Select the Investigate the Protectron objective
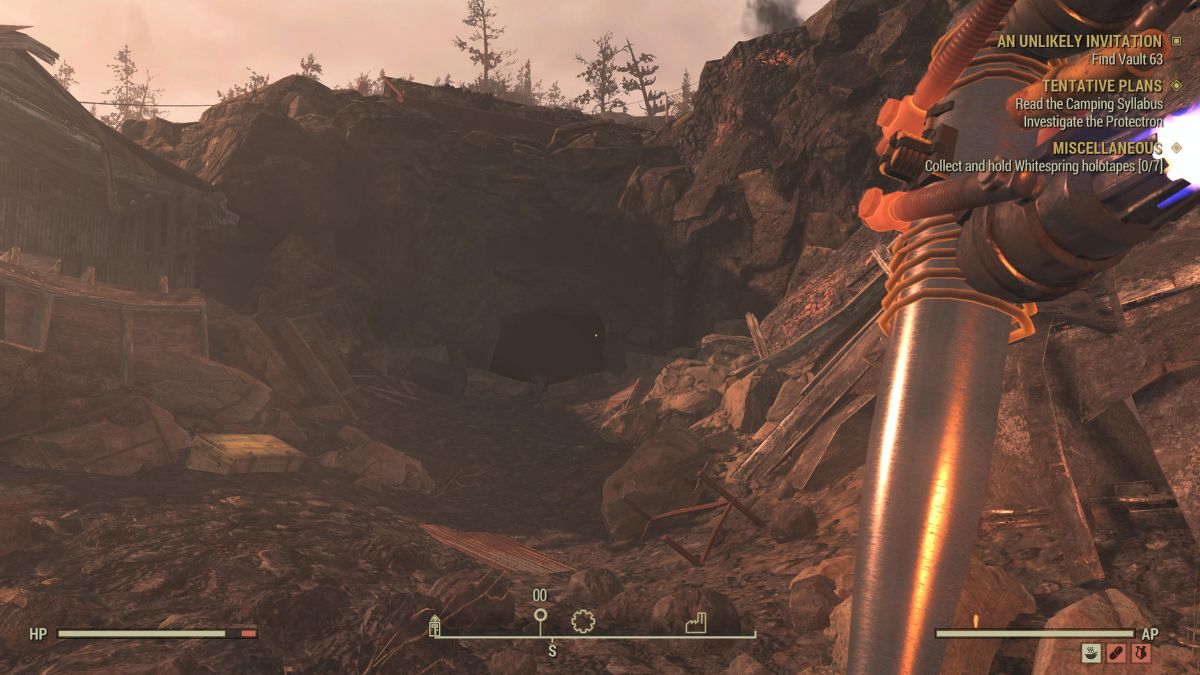 click(x=1093, y=121)
